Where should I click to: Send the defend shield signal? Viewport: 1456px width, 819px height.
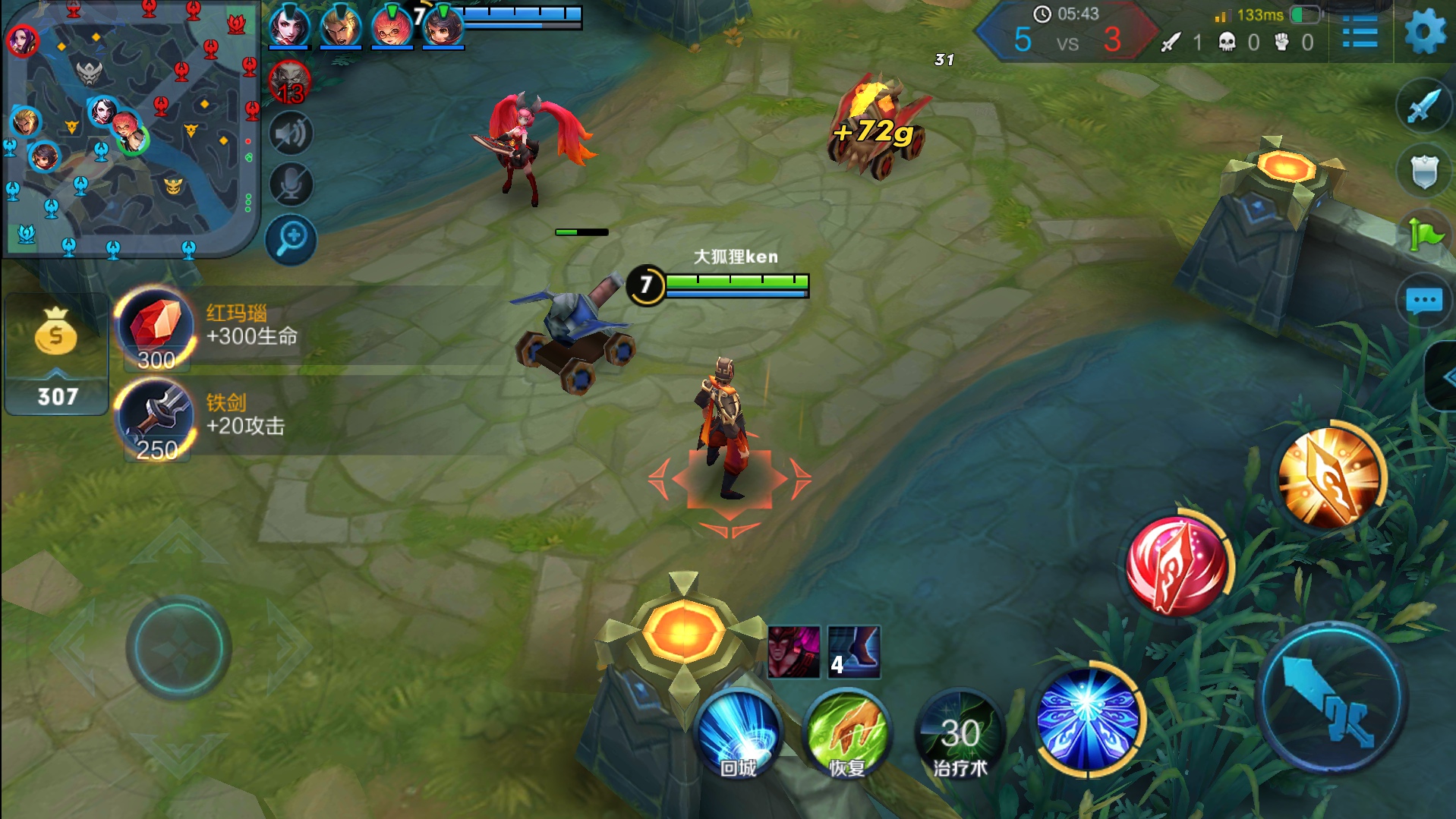[x=1423, y=171]
